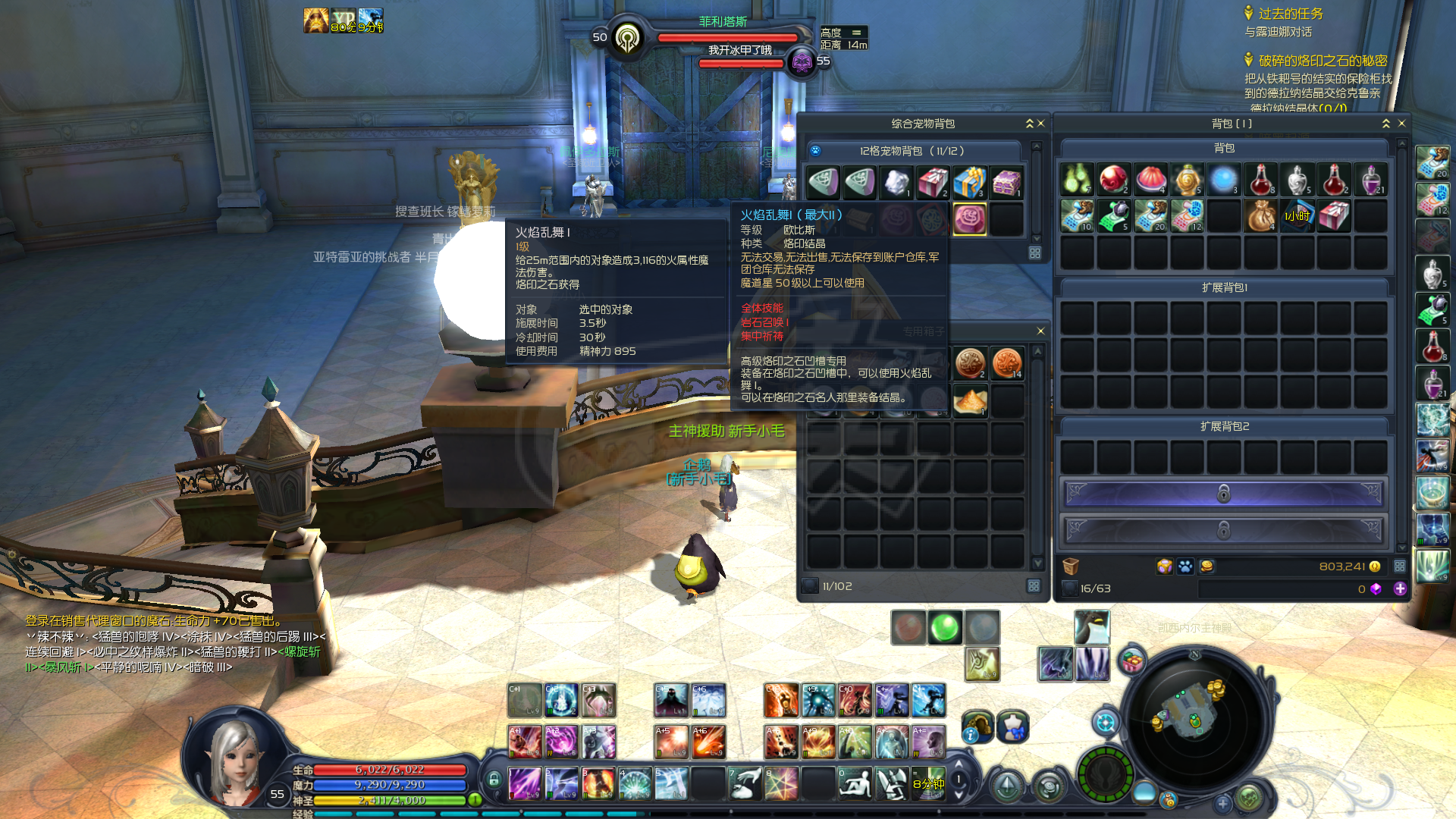This screenshot has height=819, width=1456.
Task: Close the 背包 inventory window
Action: point(1401,124)
